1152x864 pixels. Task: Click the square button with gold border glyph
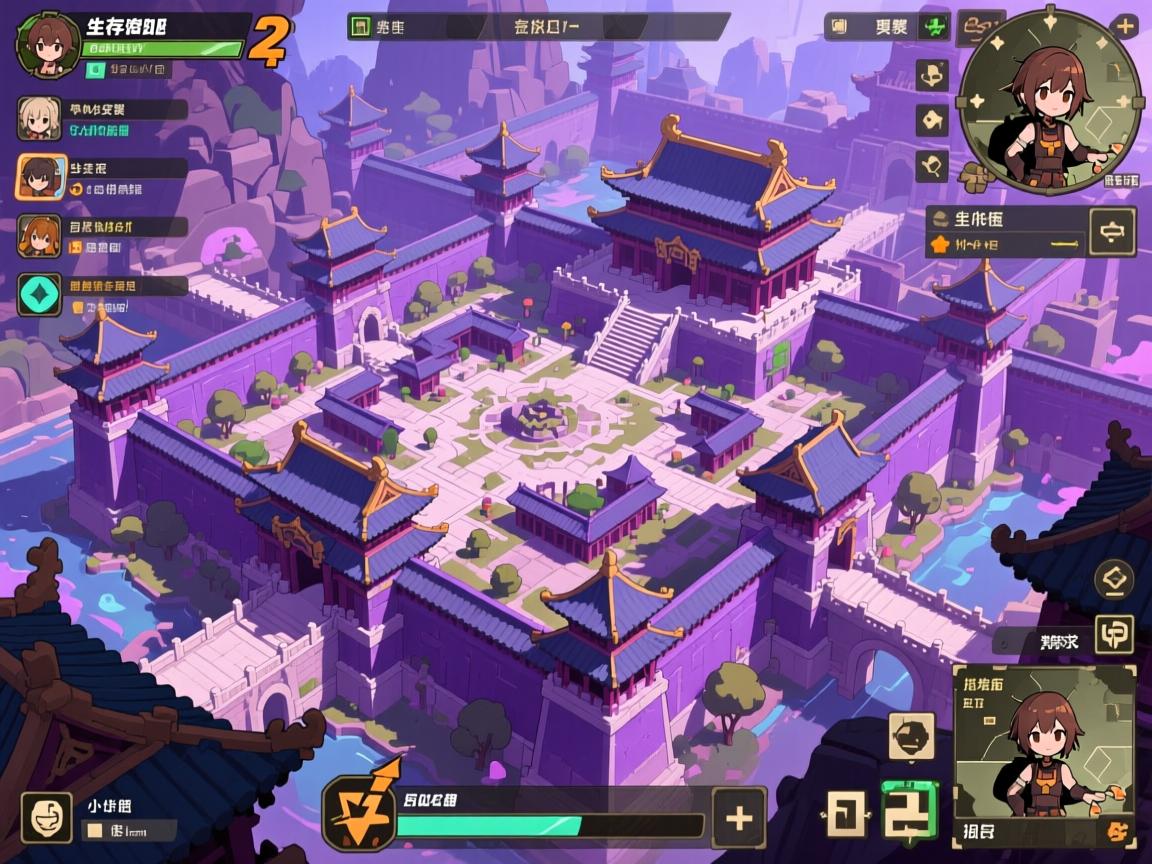click(x=1113, y=634)
